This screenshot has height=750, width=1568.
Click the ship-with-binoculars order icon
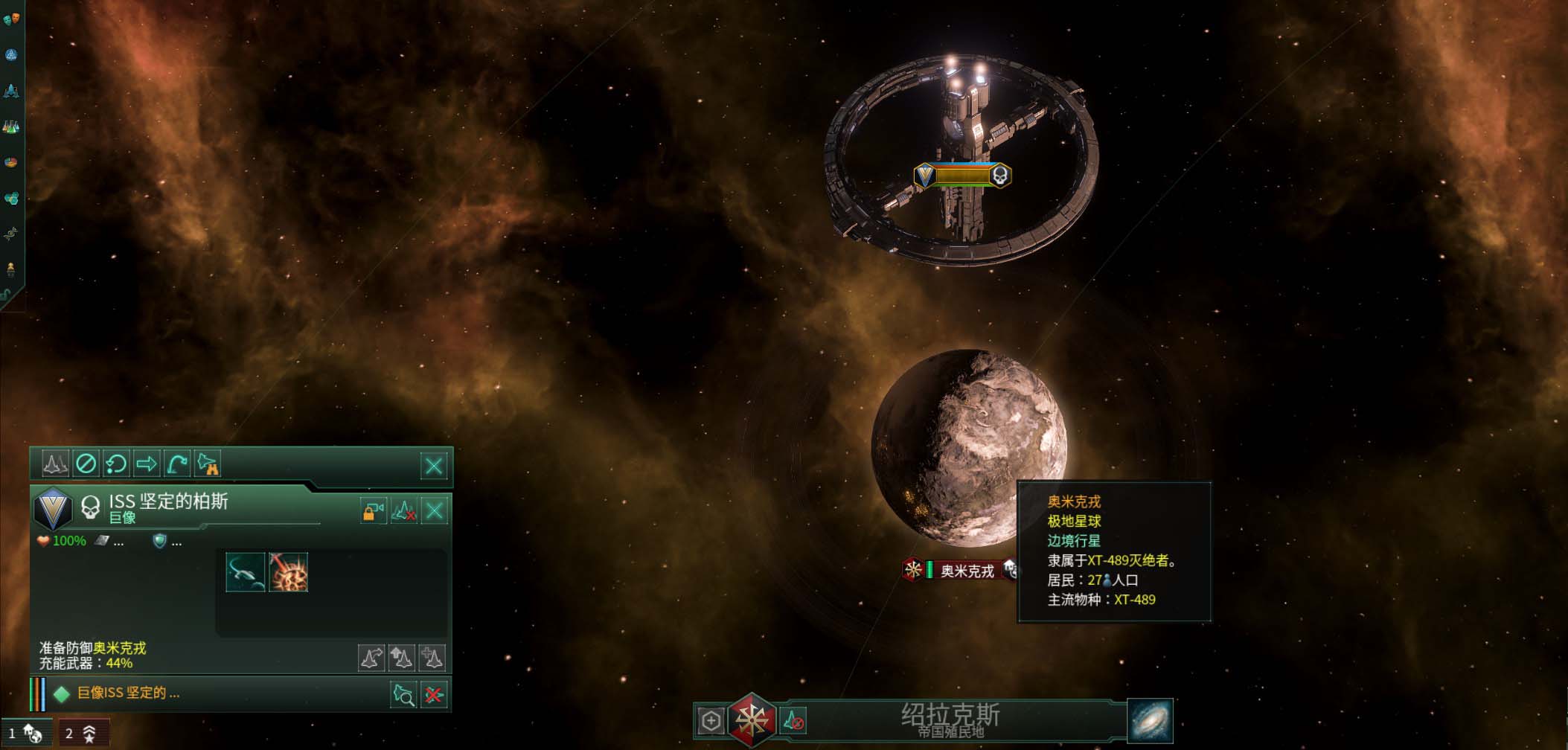click(x=208, y=464)
